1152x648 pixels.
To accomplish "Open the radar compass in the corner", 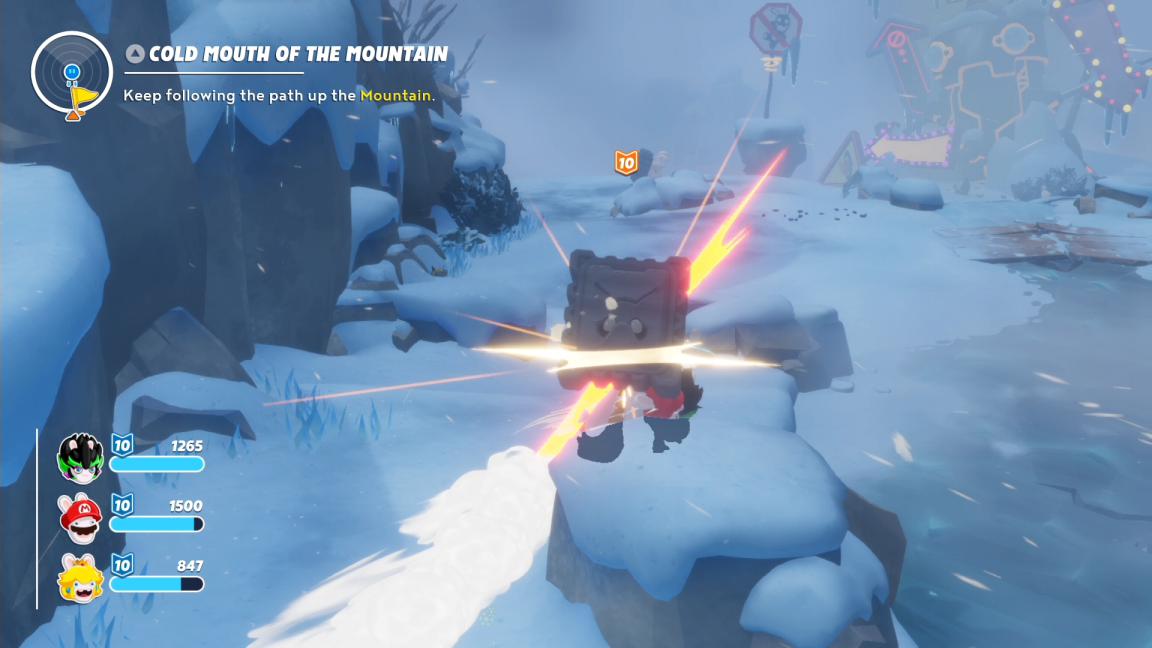I will click(x=72, y=73).
